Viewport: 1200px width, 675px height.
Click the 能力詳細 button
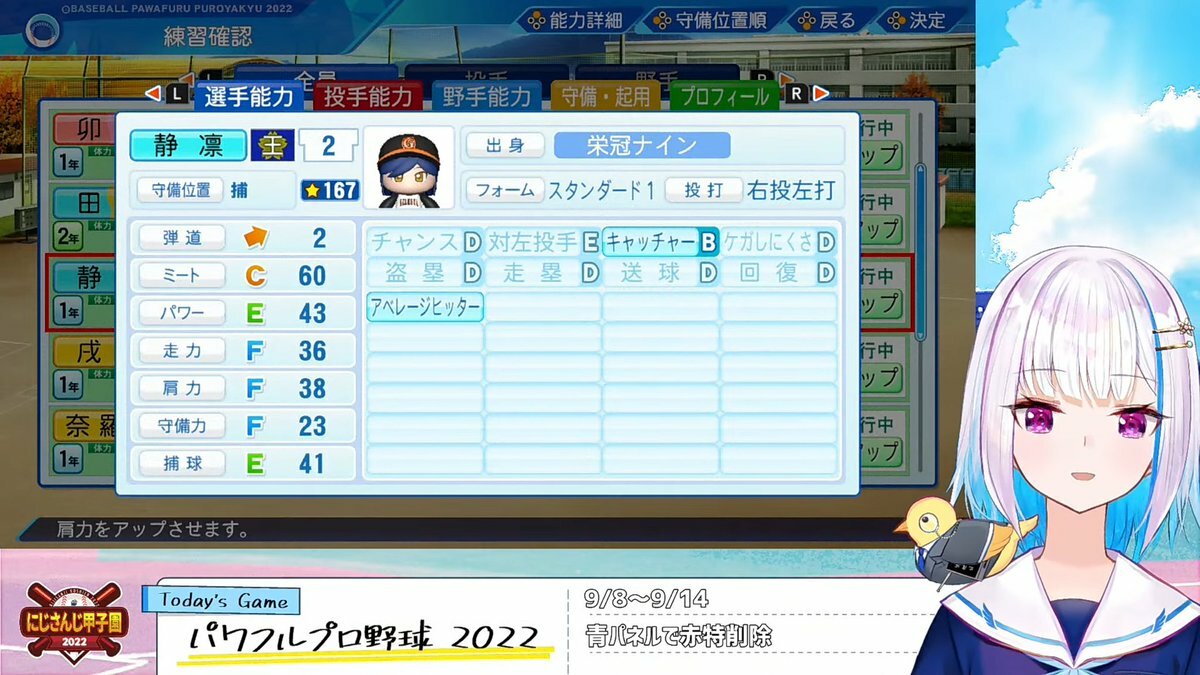pyautogui.click(x=575, y=20)
